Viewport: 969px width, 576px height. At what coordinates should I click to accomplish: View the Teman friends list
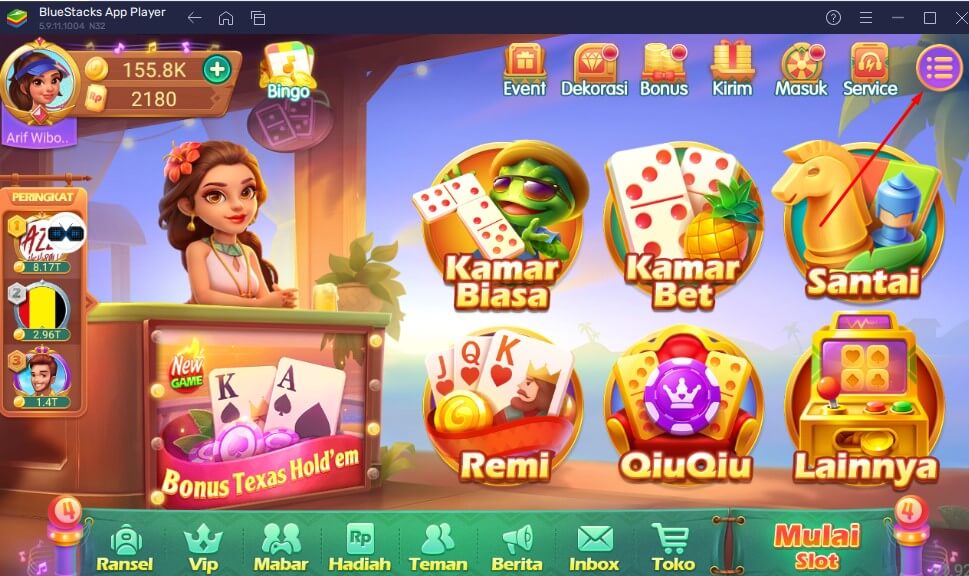(x=437, y=547)
